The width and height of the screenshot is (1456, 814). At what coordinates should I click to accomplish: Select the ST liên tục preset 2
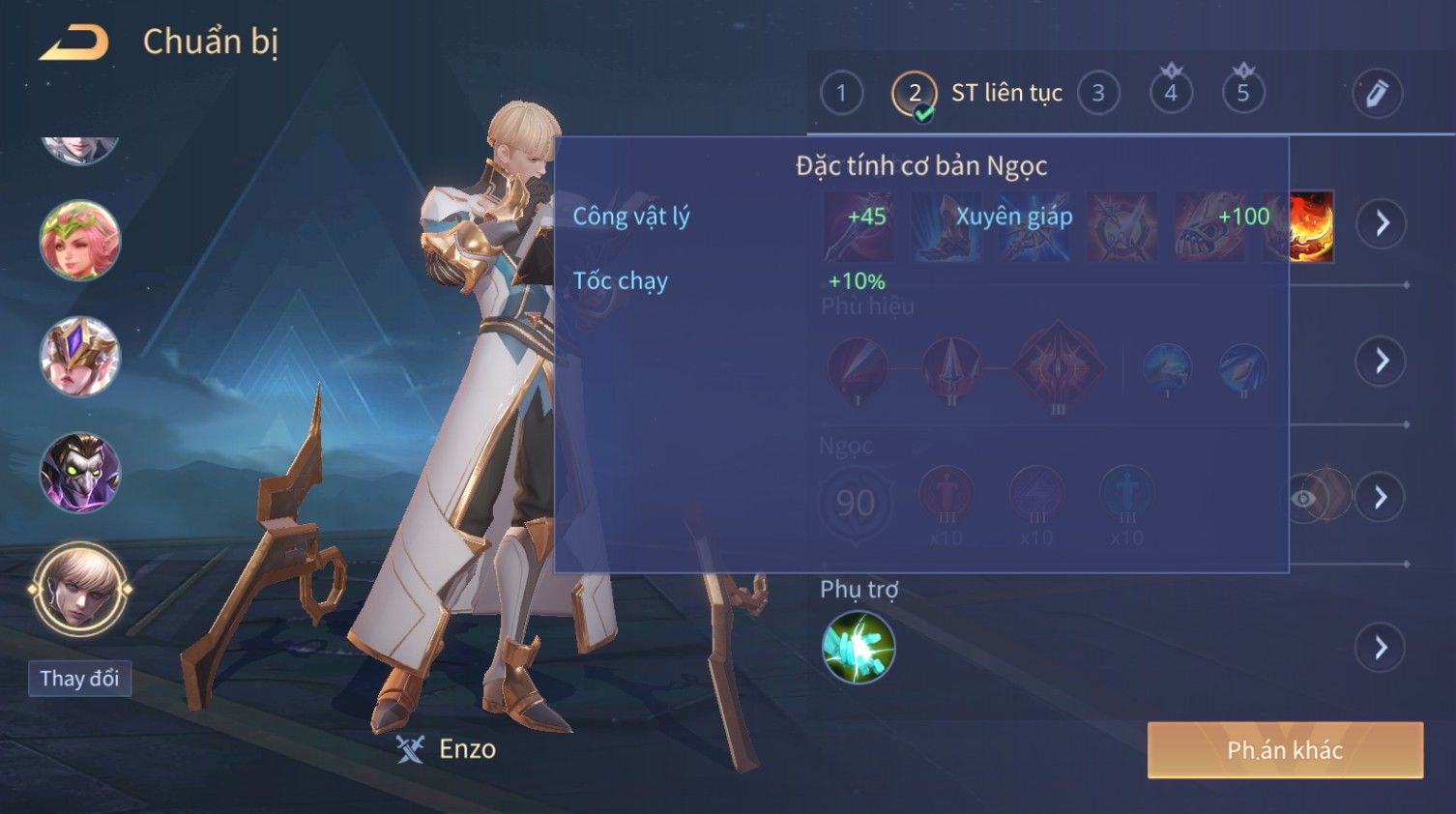point(915,94)
